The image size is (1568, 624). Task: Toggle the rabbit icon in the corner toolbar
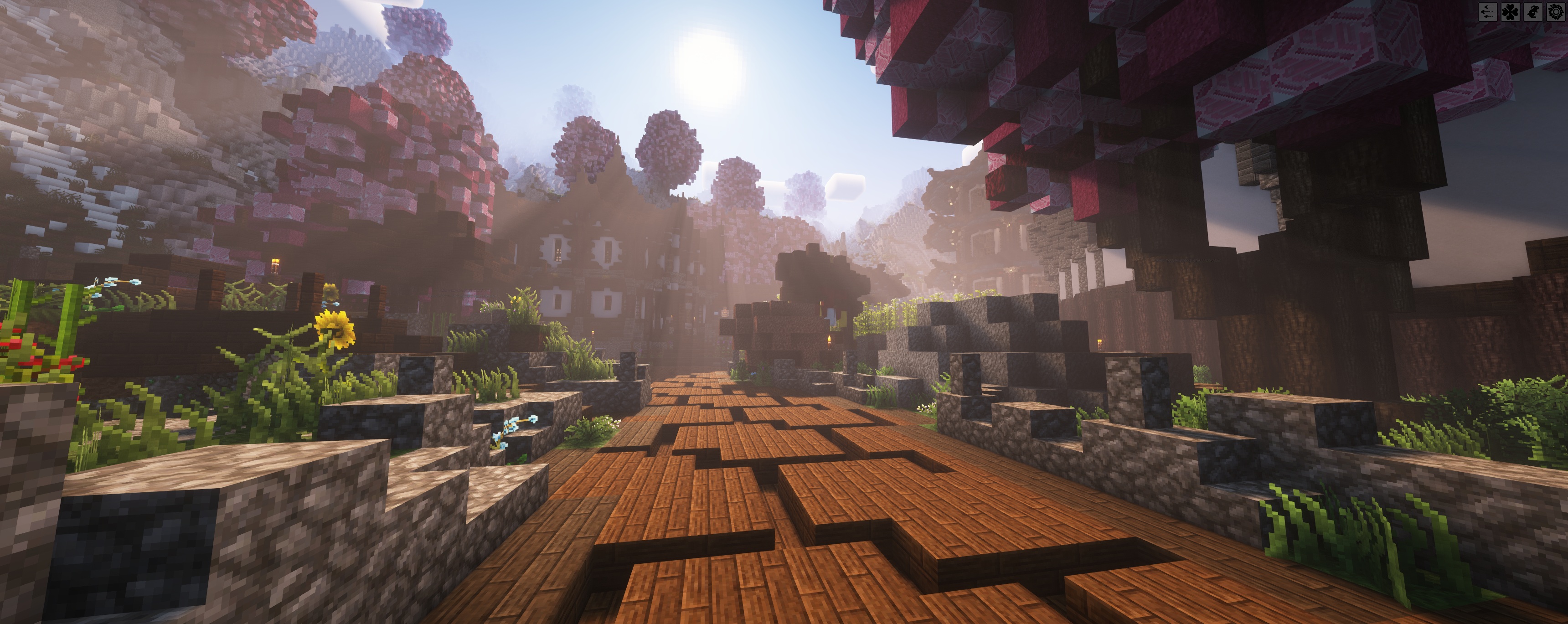pyautogui.click(x=1534, y=12)
